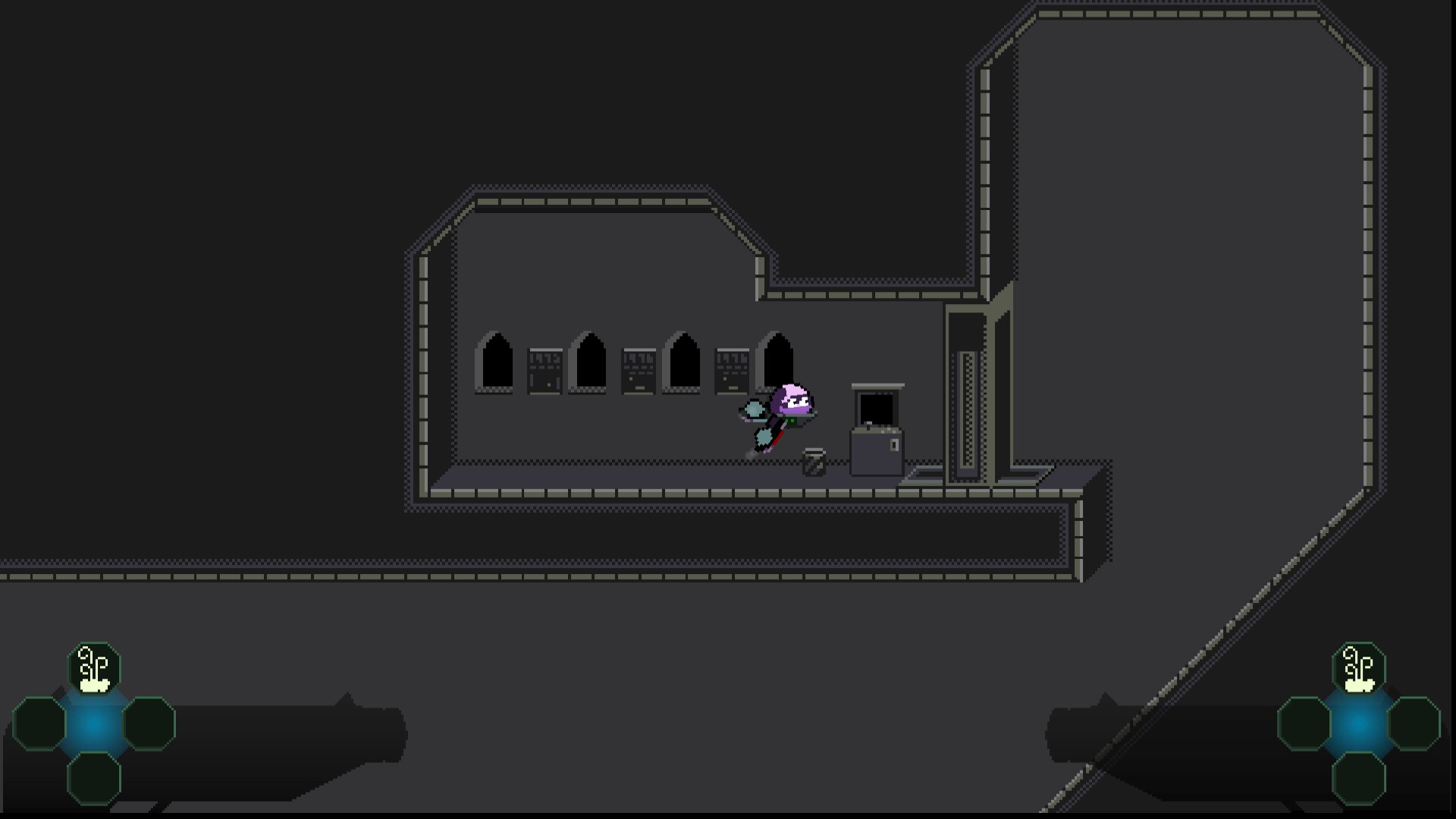
Task: Select the sprout icon on the right HUD
Action: point(1357,667)
